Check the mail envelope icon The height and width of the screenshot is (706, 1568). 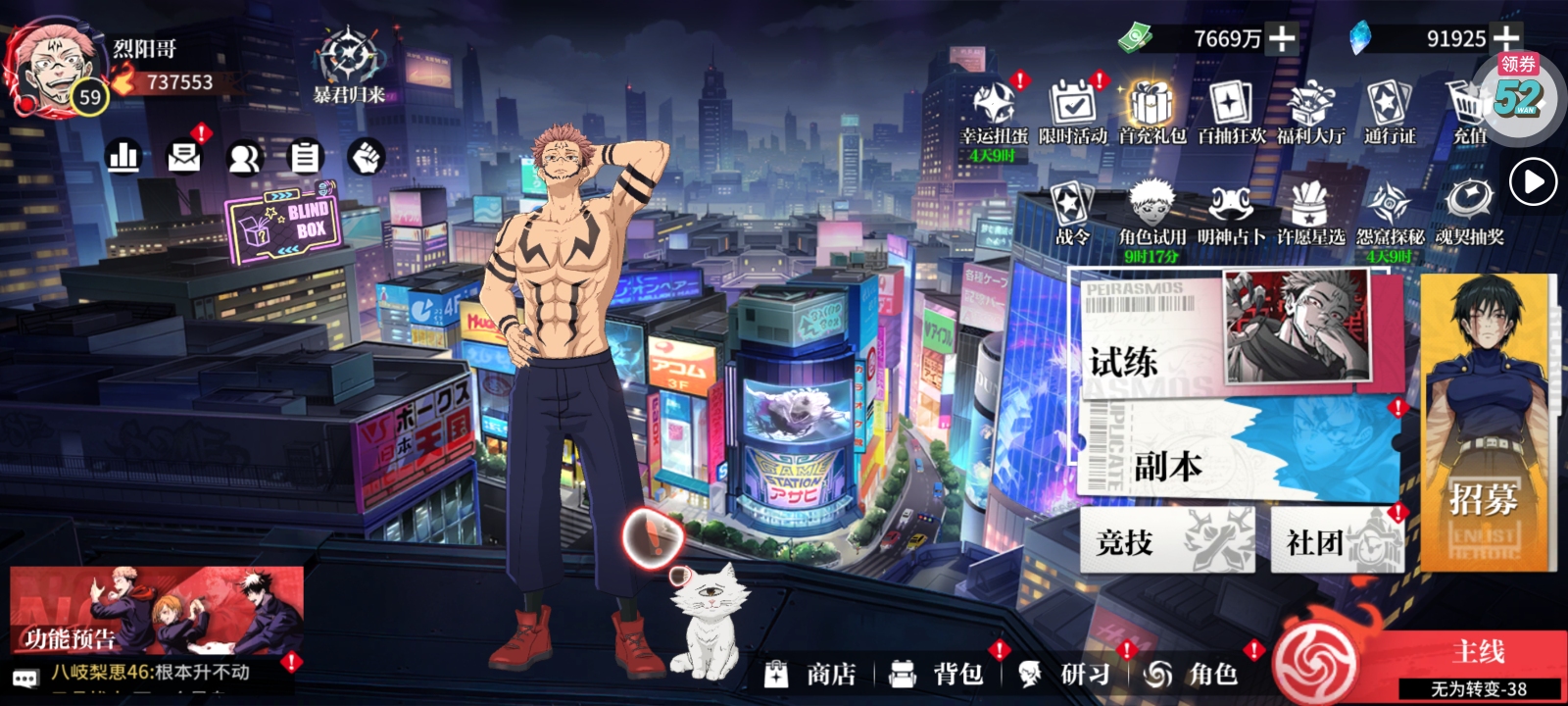point(184,157)
